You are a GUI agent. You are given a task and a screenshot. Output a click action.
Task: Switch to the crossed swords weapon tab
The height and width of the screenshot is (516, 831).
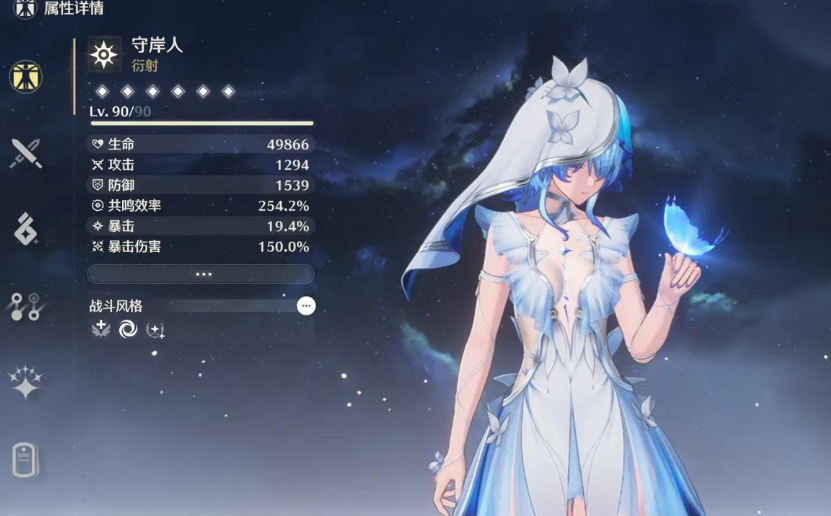coord(26,153)
